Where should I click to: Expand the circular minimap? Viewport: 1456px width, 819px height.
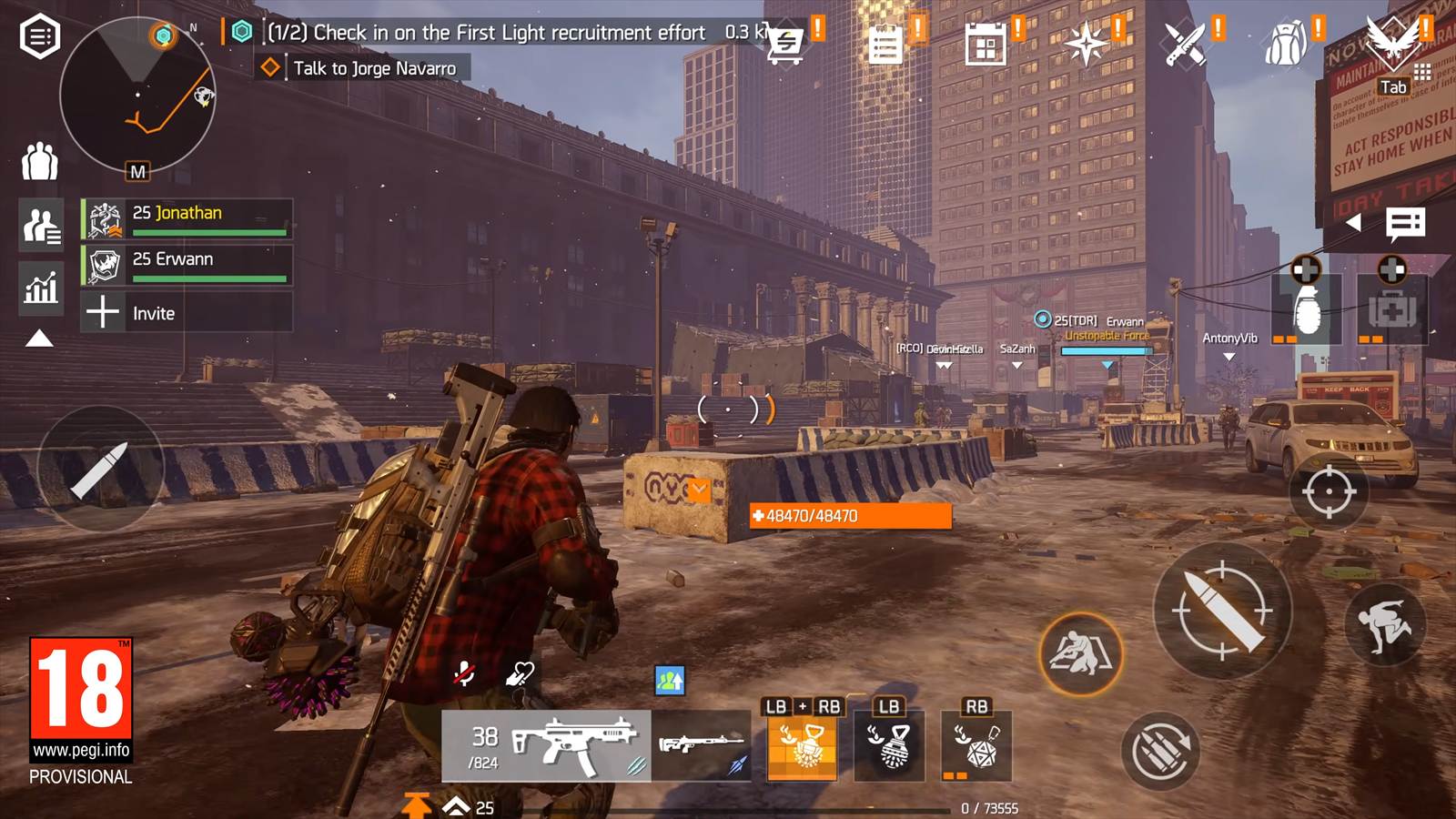[x=137, y=95]
